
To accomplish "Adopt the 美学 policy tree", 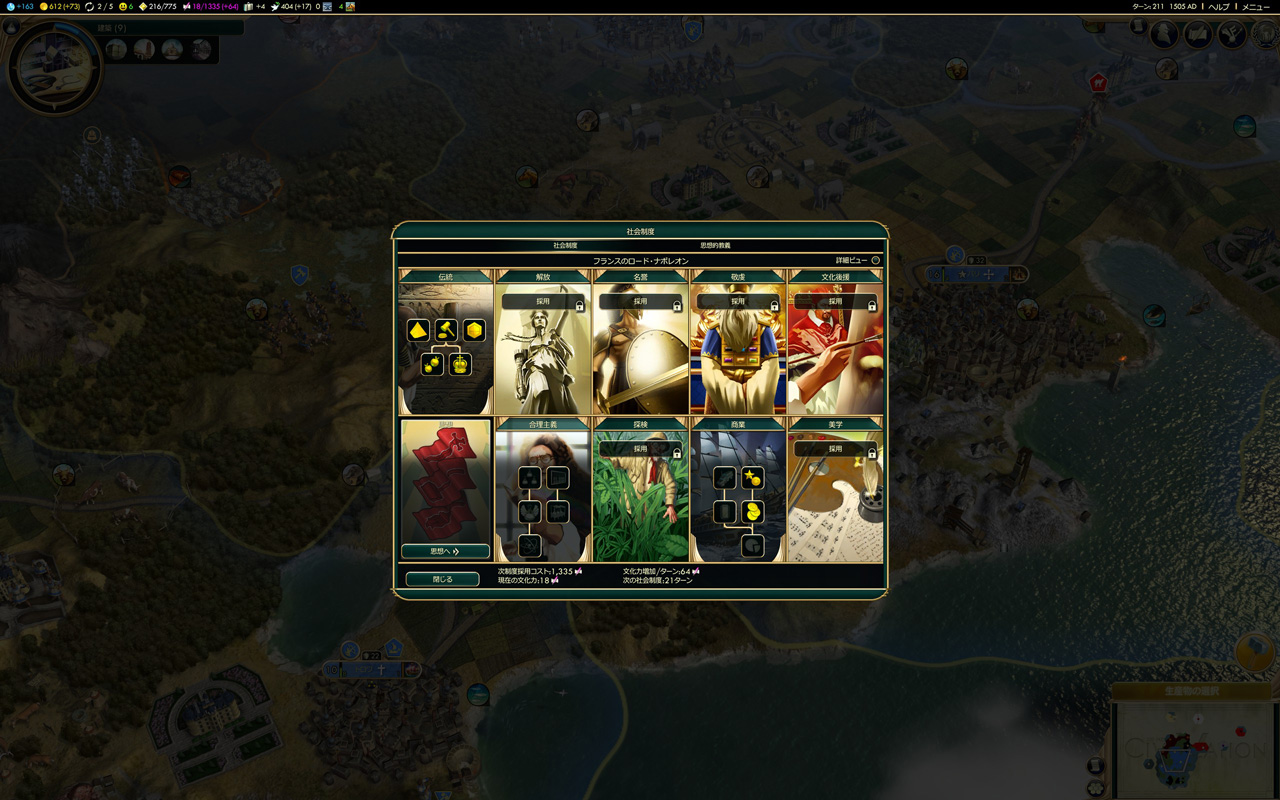I will tap(835, 449).
